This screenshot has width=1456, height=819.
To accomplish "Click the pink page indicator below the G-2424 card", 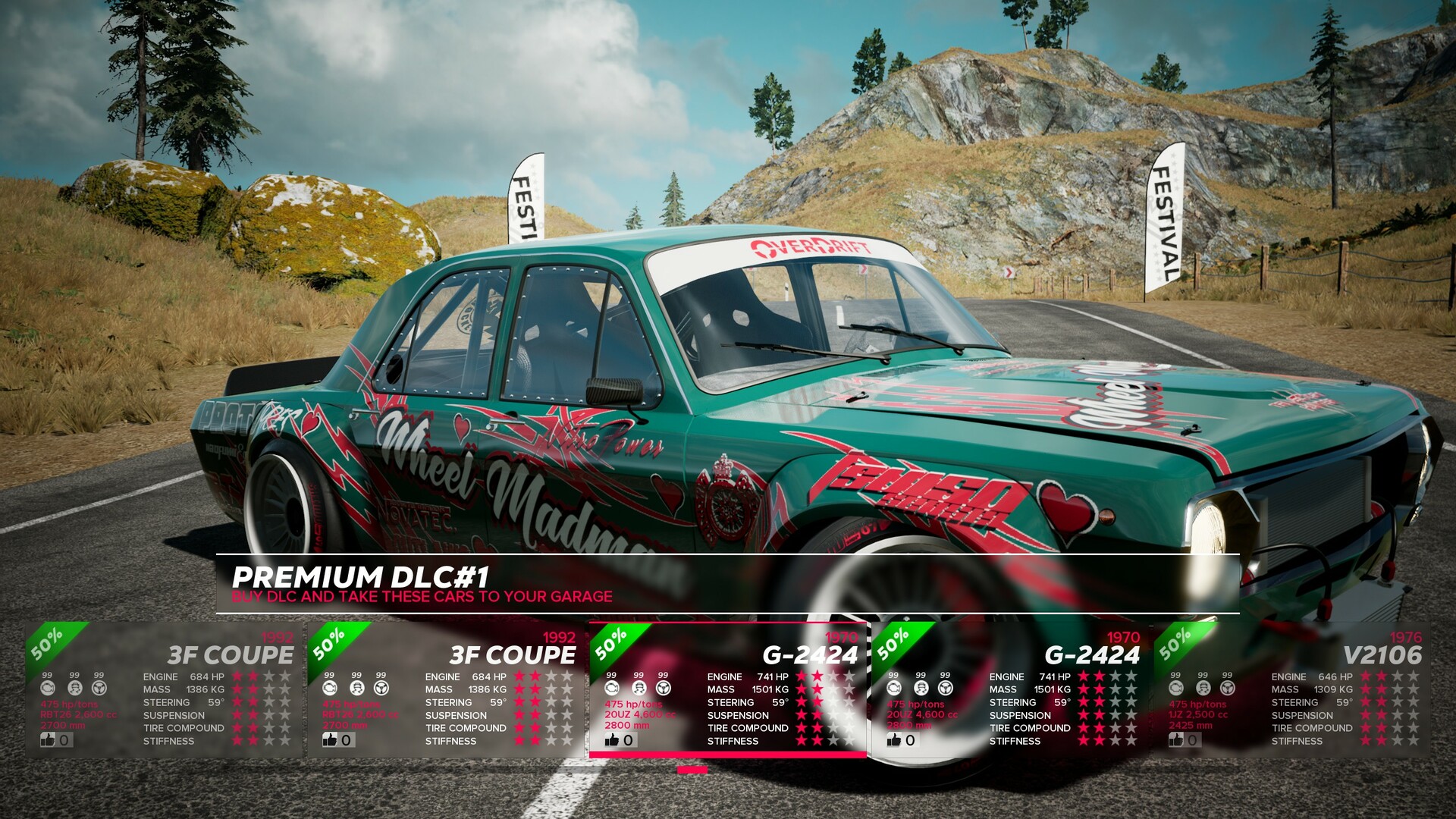I will 692,768.
